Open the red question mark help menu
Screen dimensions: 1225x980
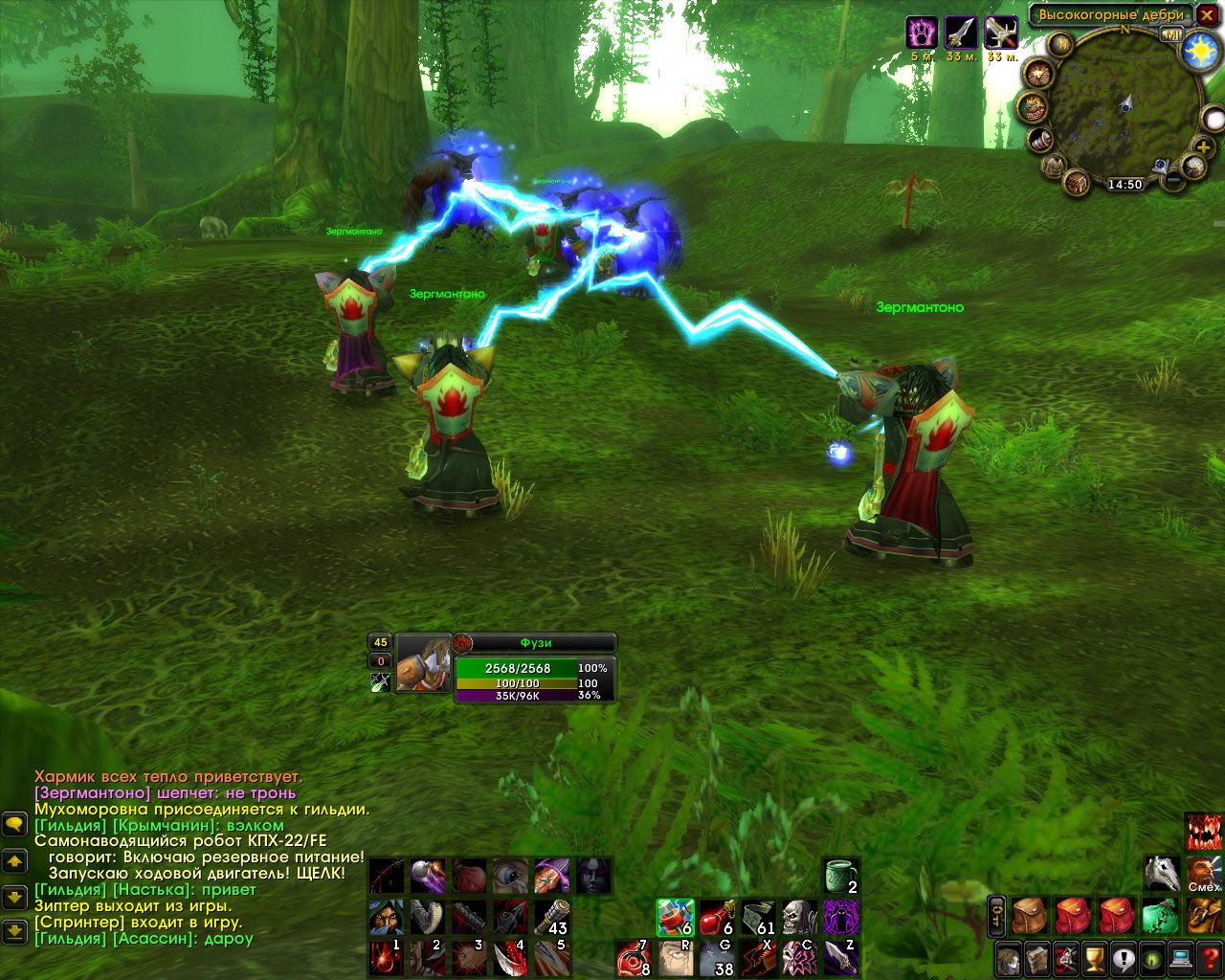(1211, 957)
